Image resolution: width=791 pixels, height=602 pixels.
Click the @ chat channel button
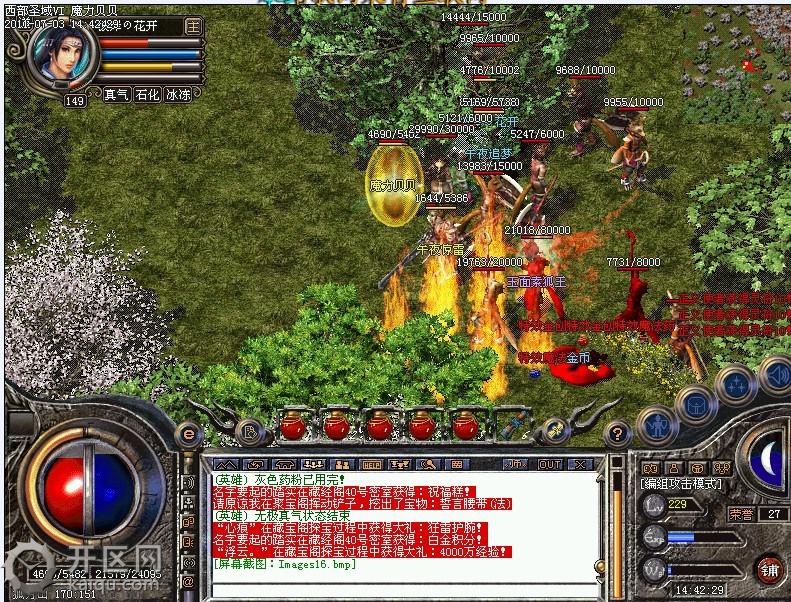(x=188, y=581)
